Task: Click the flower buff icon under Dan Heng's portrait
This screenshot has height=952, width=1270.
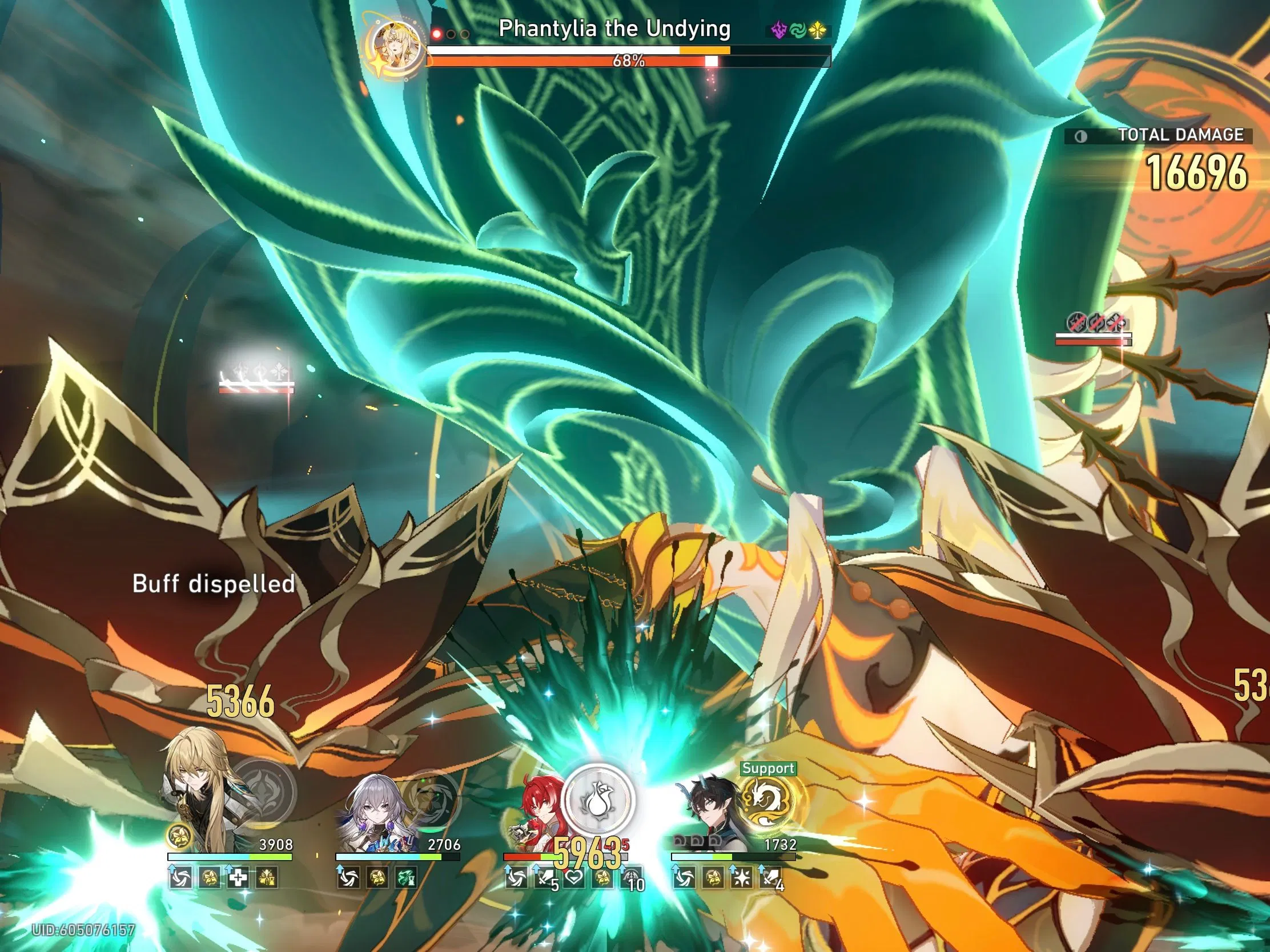Action: point(712,878)
